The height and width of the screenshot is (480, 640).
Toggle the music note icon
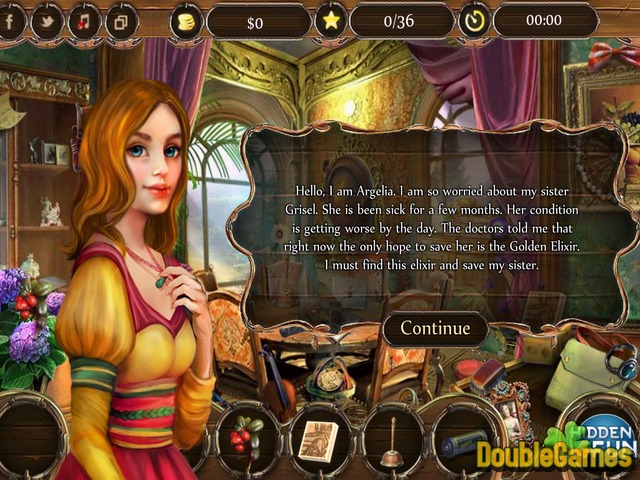click(x=84, y=20)
